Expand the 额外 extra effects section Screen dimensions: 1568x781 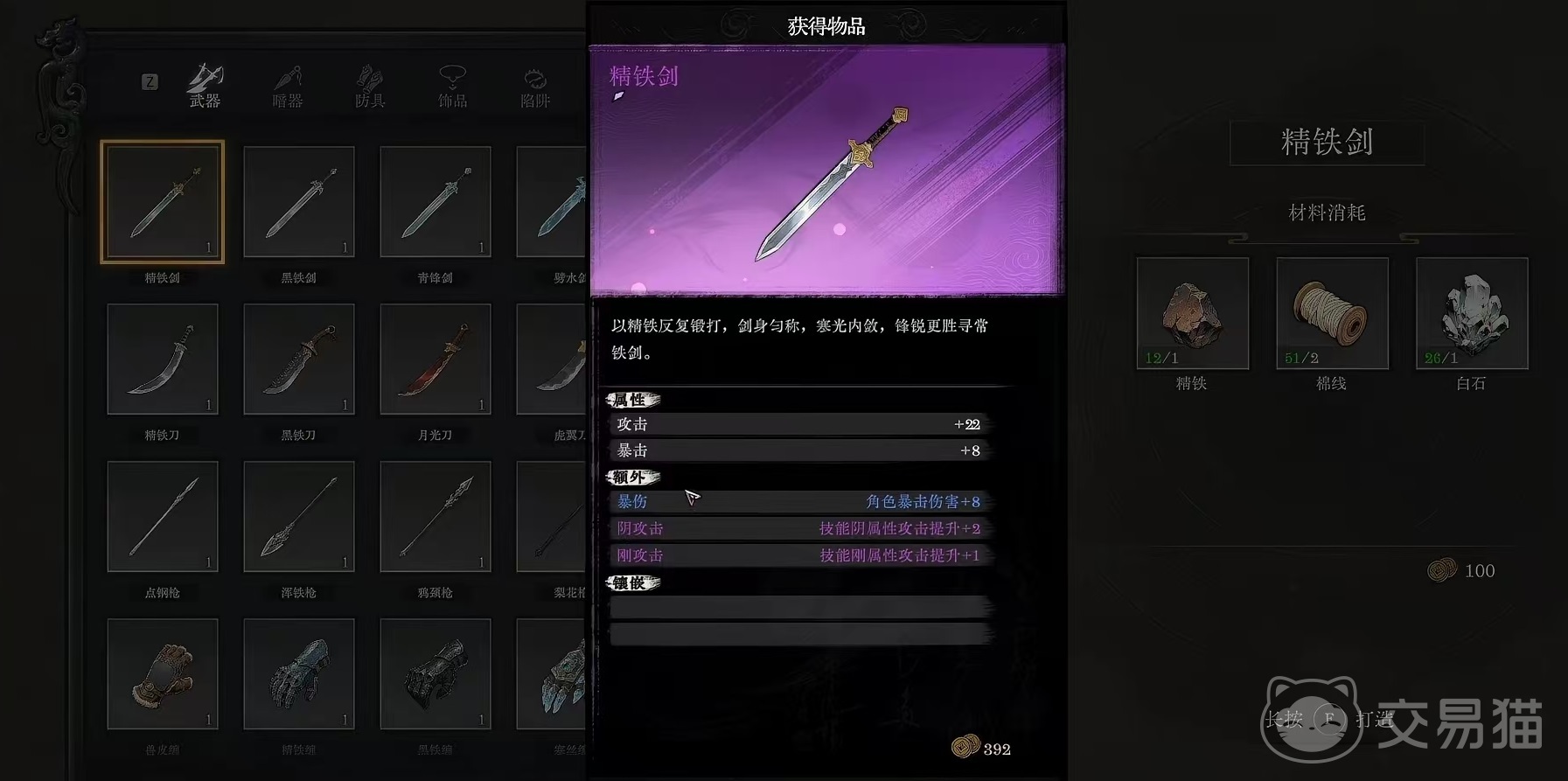coord(631,478)
